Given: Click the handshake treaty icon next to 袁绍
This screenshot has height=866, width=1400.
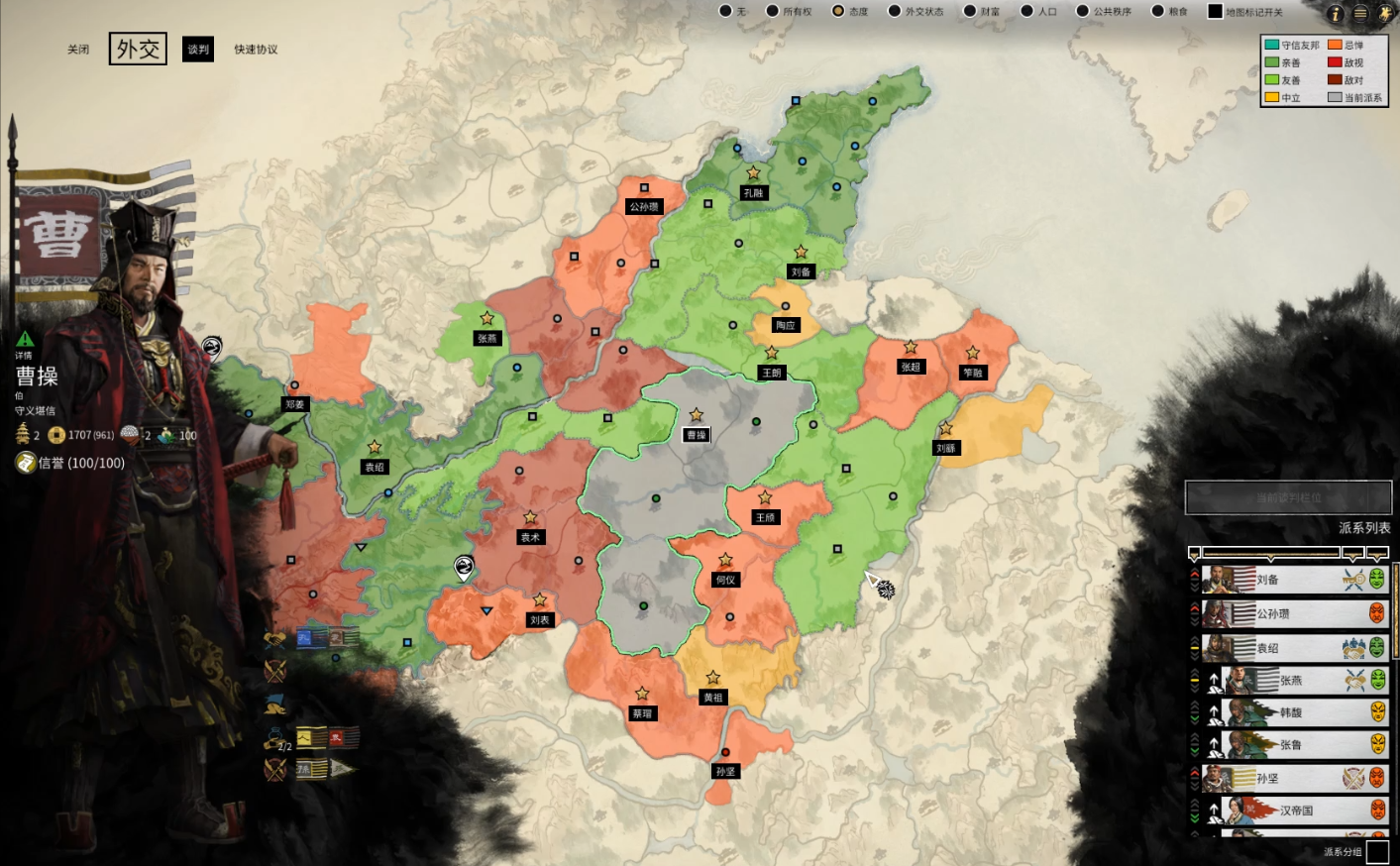Looking at the screenshot, I should click(x=1353, y=648).
